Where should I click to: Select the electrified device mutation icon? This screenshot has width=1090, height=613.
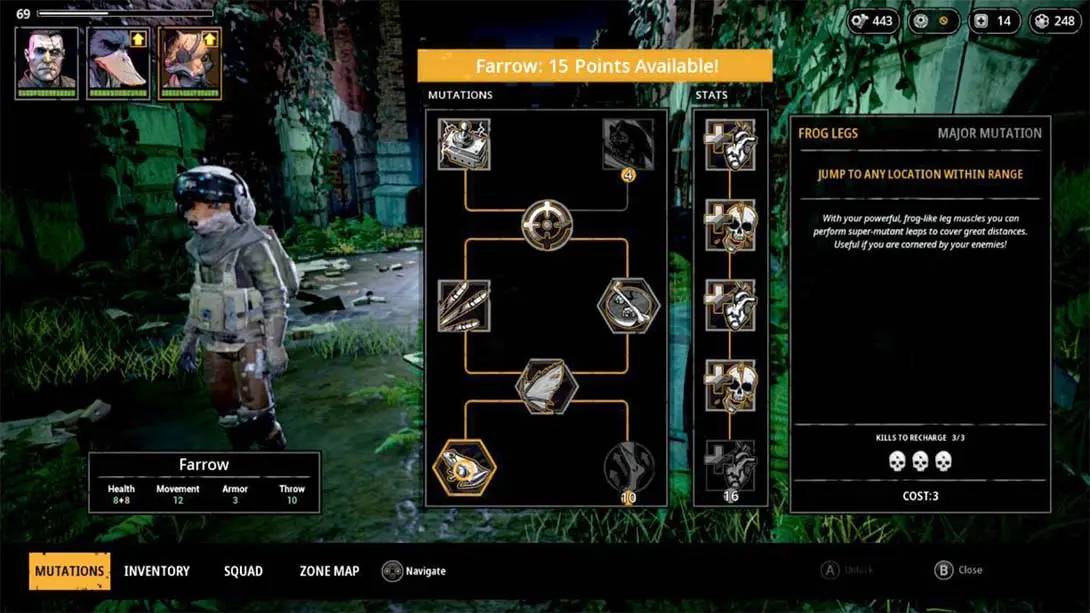(464, 144)
